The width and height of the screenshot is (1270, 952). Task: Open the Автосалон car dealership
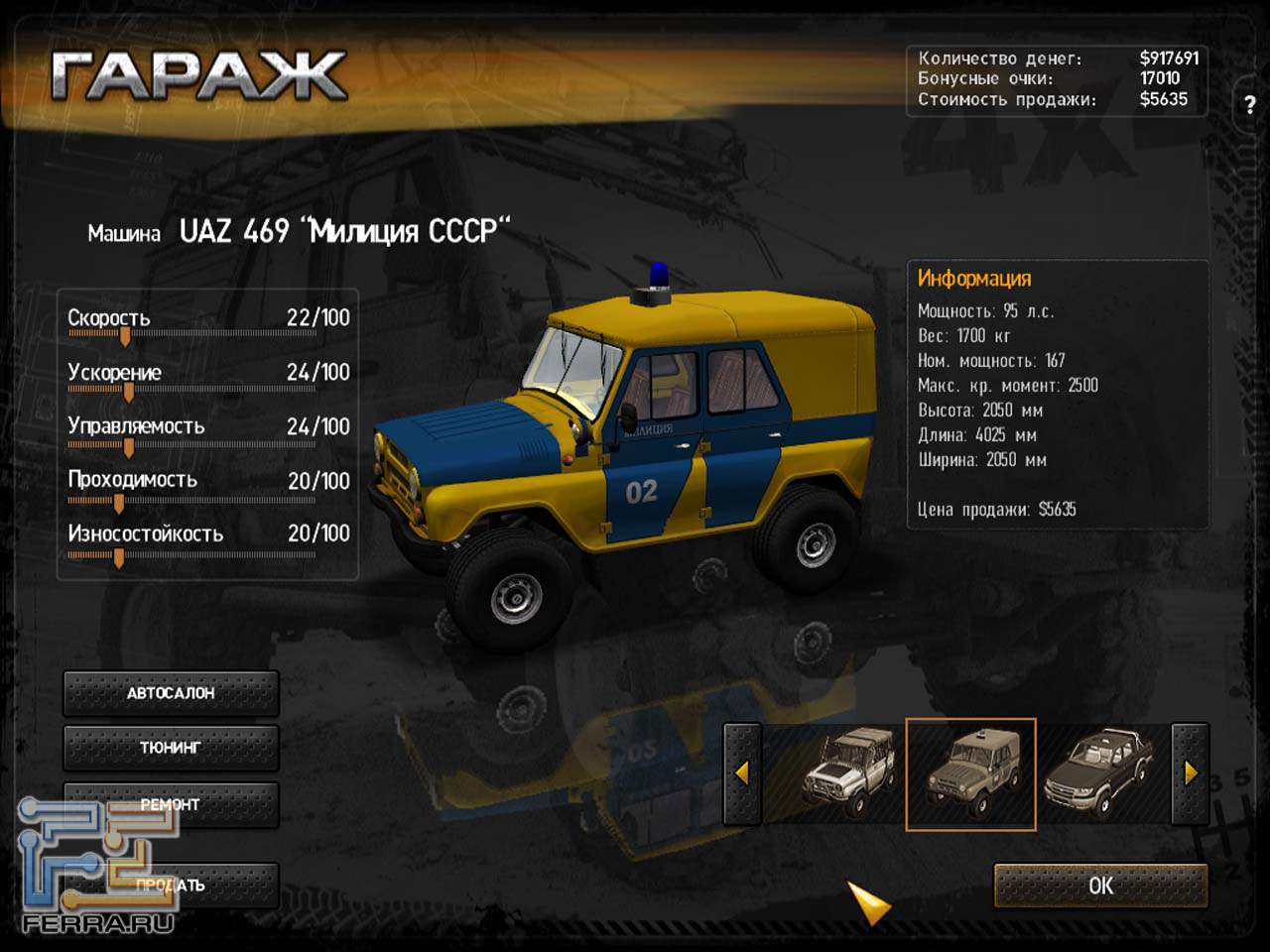[x=171, y=693]
